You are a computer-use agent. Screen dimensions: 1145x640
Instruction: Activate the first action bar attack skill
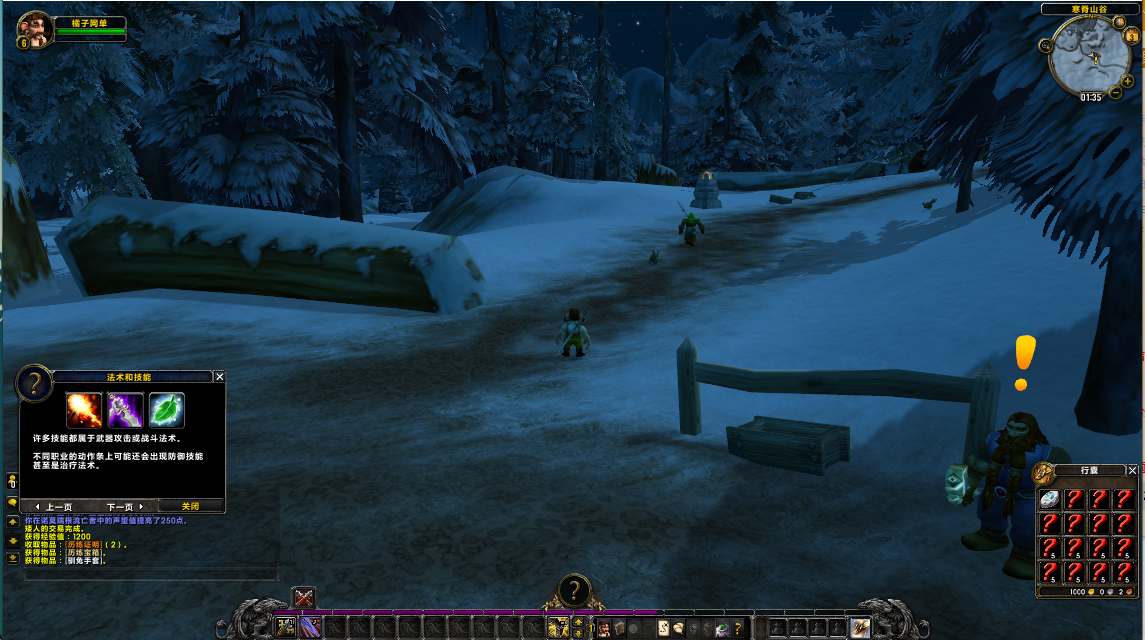pos(286,627)
